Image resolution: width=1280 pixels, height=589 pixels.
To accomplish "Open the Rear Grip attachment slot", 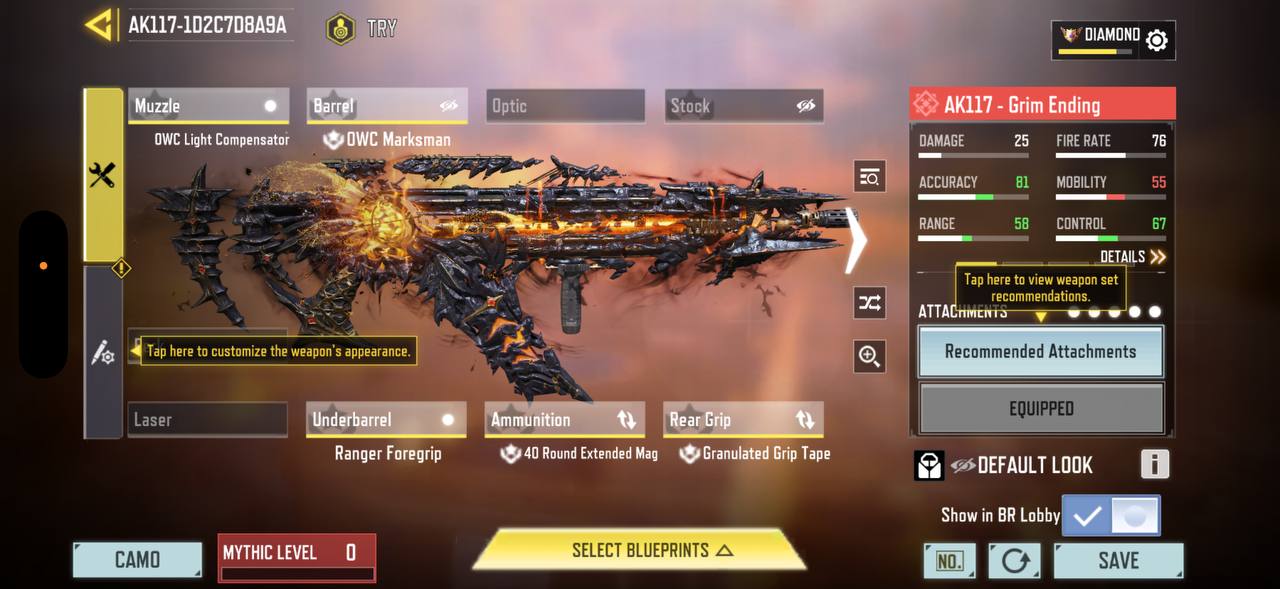I will click(x=743, y=420).
